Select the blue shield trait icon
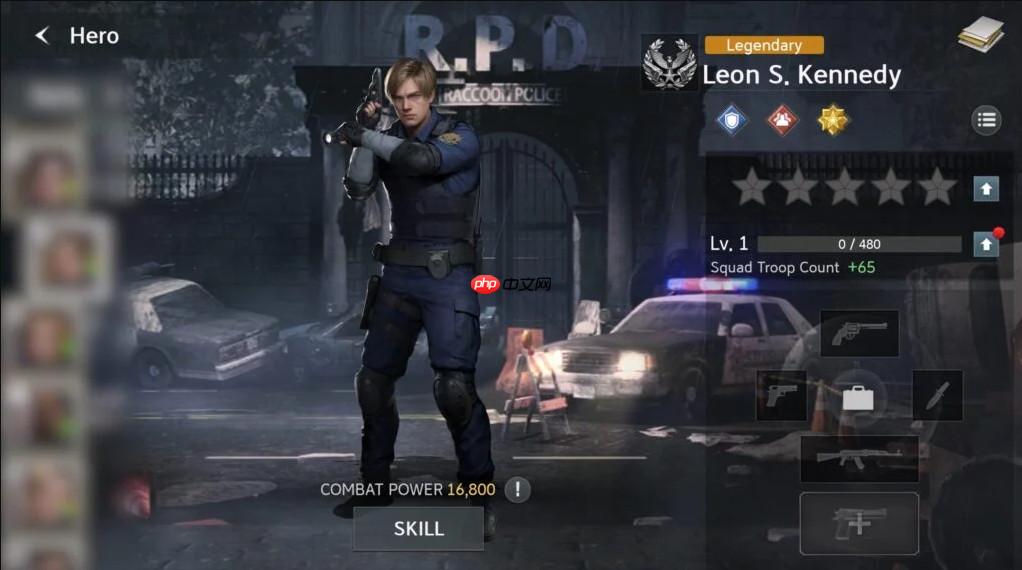 coord(732,120)
